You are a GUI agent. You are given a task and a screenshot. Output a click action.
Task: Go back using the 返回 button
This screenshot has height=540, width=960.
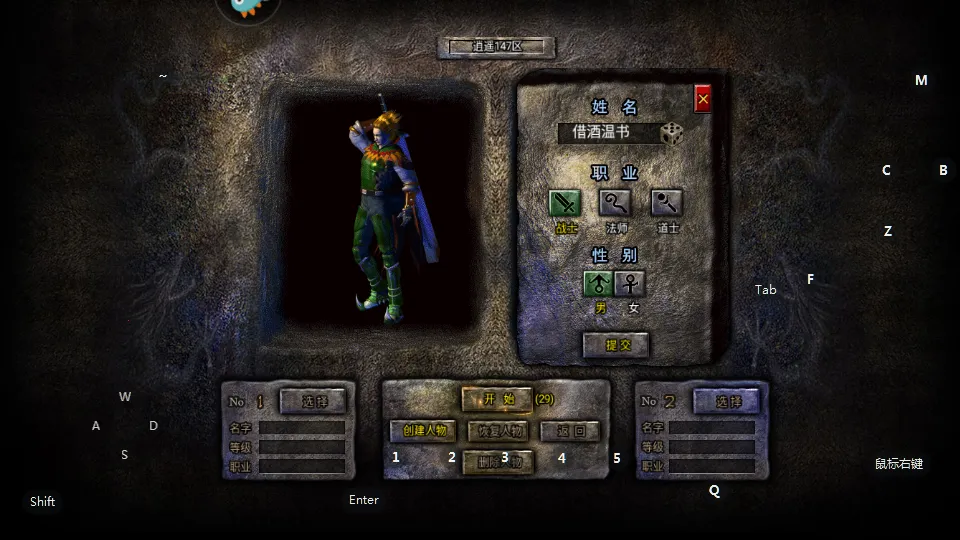coord(570,431)
